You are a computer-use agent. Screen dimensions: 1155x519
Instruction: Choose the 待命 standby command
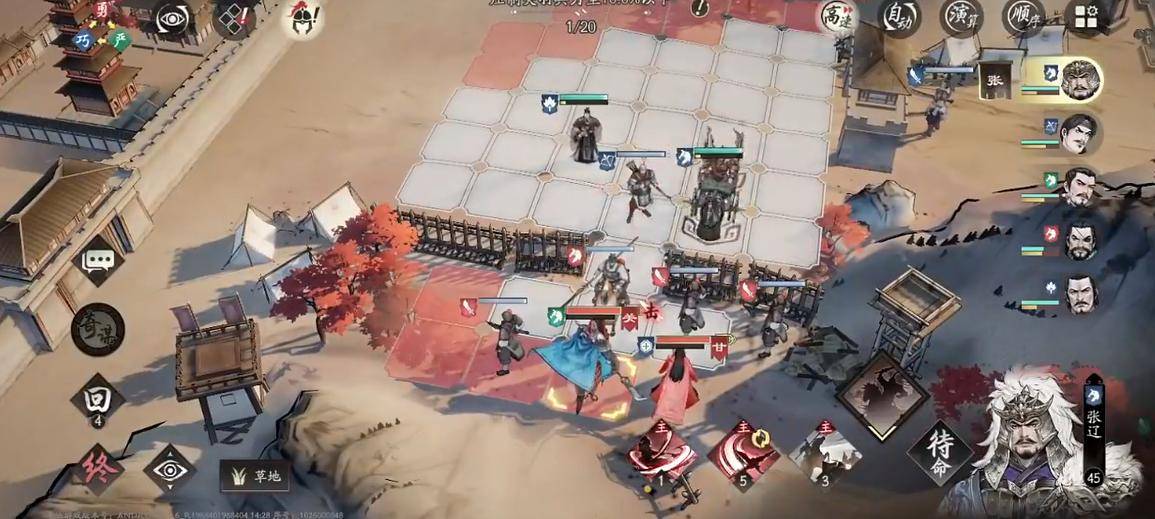939,456
